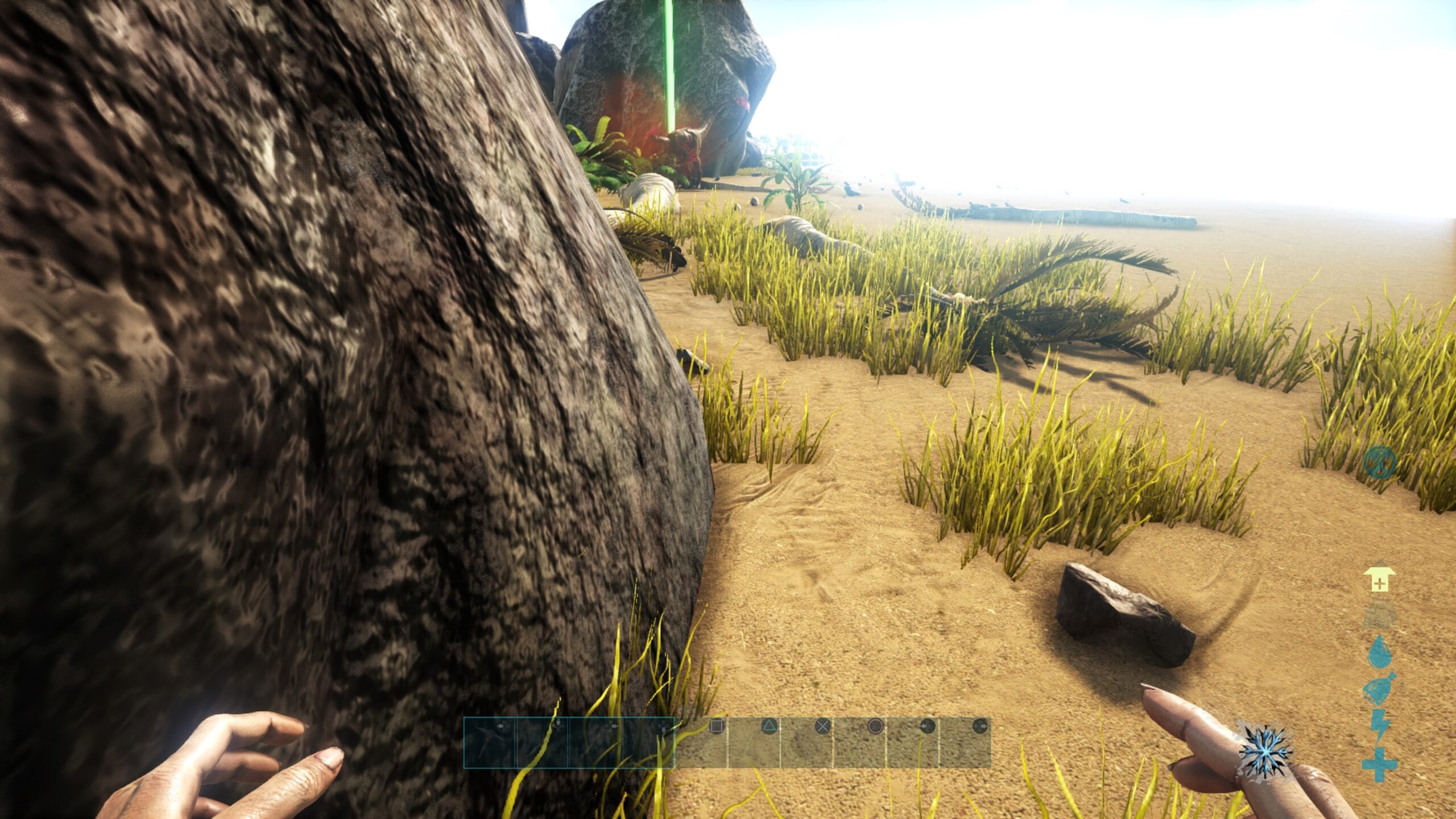The image size is (1456, 819).
Task: Click the yellow level-up arrow icon
Action: coord(1379,578)
